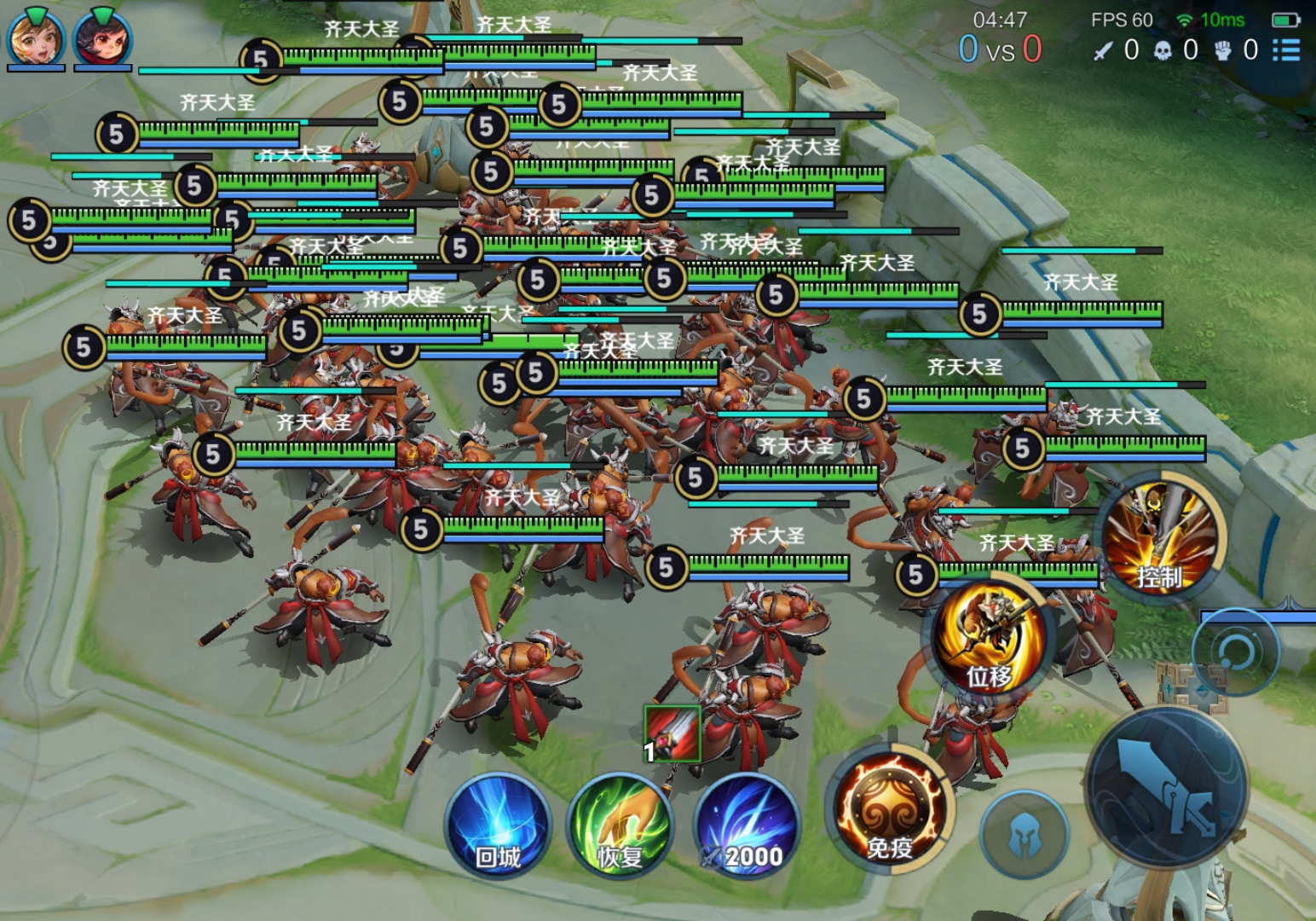Tap the 2000 summoner spell button
This screenshot has height=921, width=1316.
[747, 825]
